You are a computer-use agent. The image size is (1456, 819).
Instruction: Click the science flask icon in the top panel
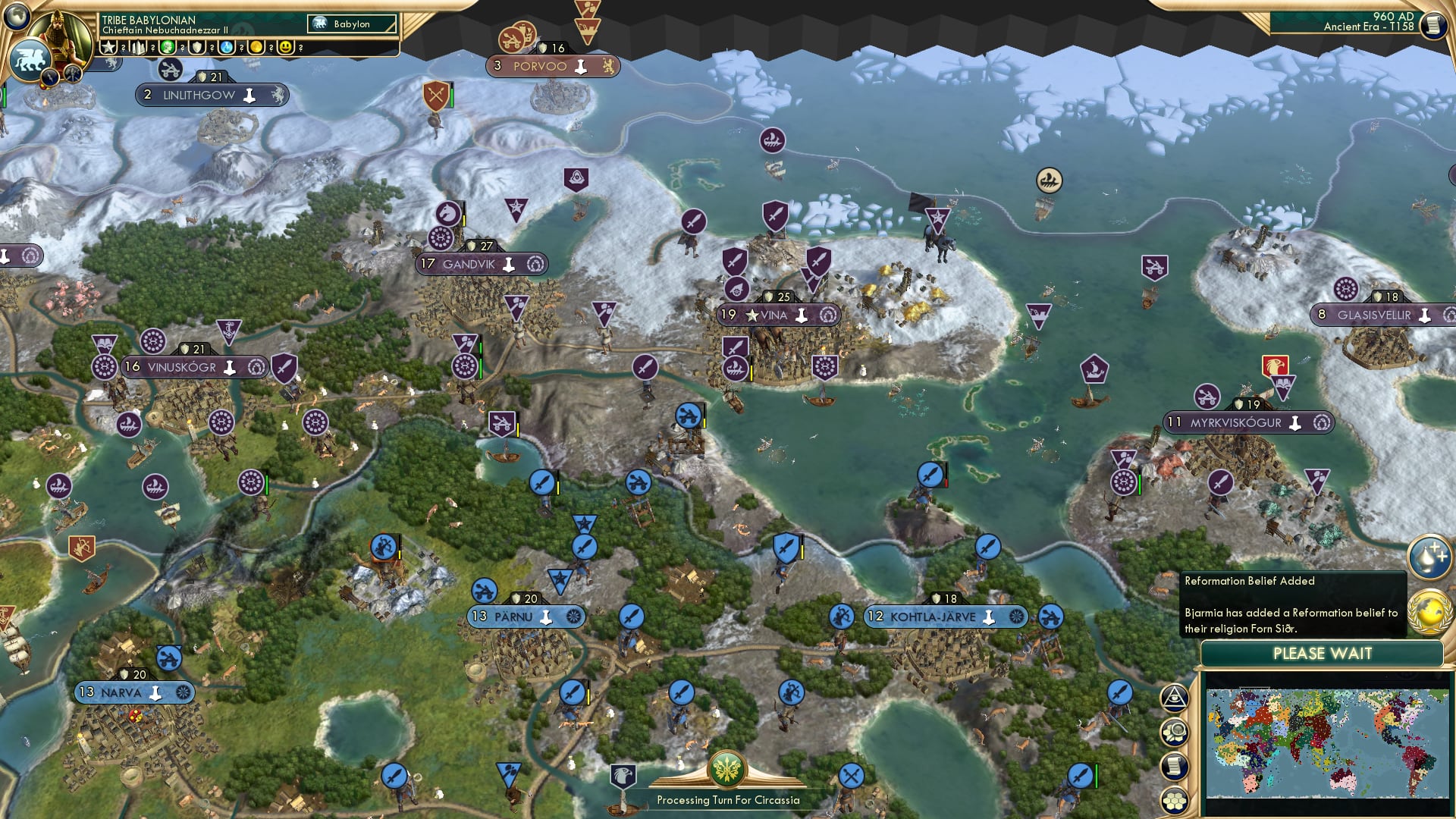227,48
